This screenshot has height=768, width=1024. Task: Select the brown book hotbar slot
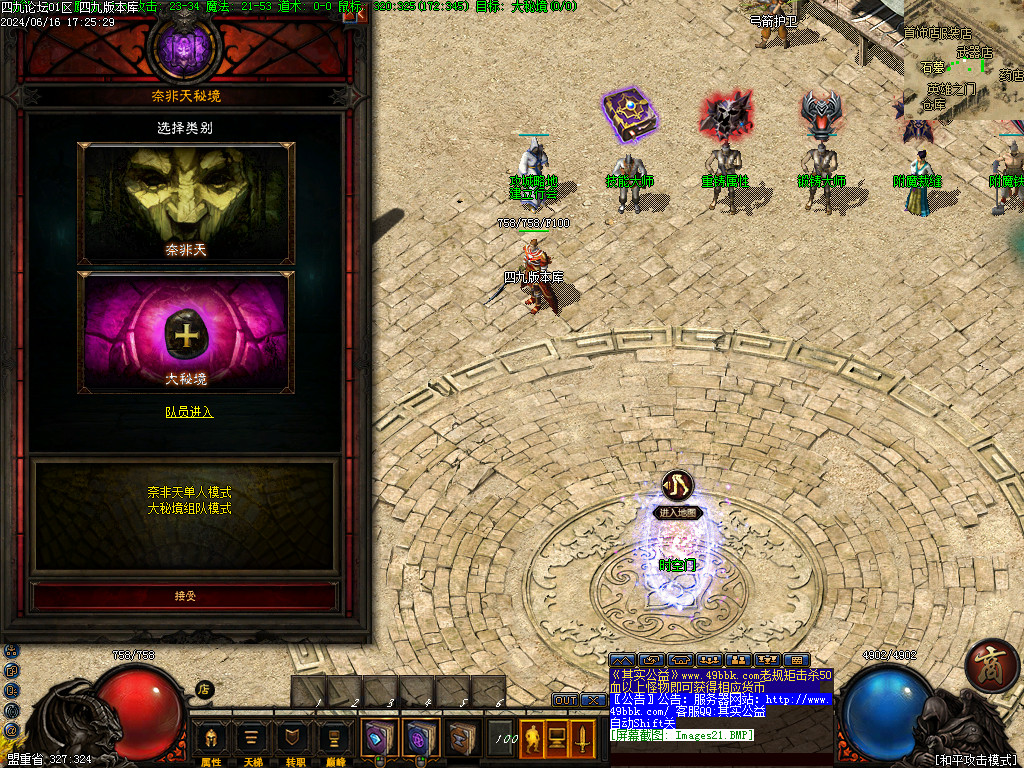click(461, 738)
